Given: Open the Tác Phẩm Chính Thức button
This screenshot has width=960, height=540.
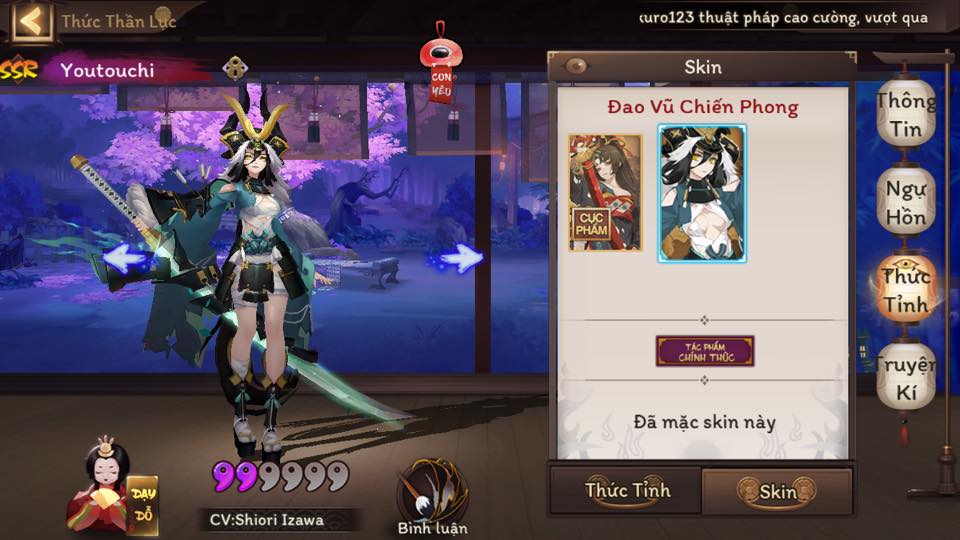Looking at the screenshot, I should (705, 351).
